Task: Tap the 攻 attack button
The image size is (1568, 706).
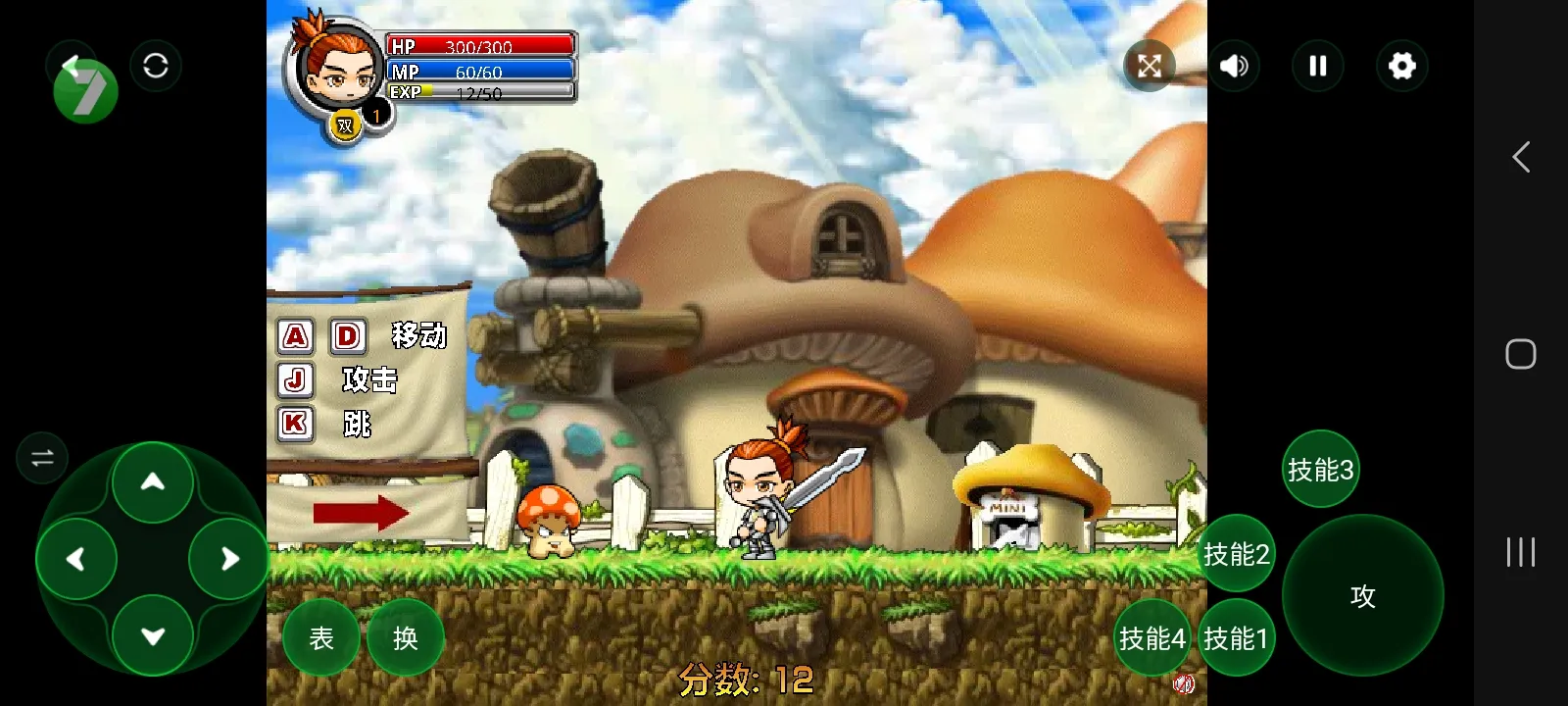Action: tap(1362, 595)
